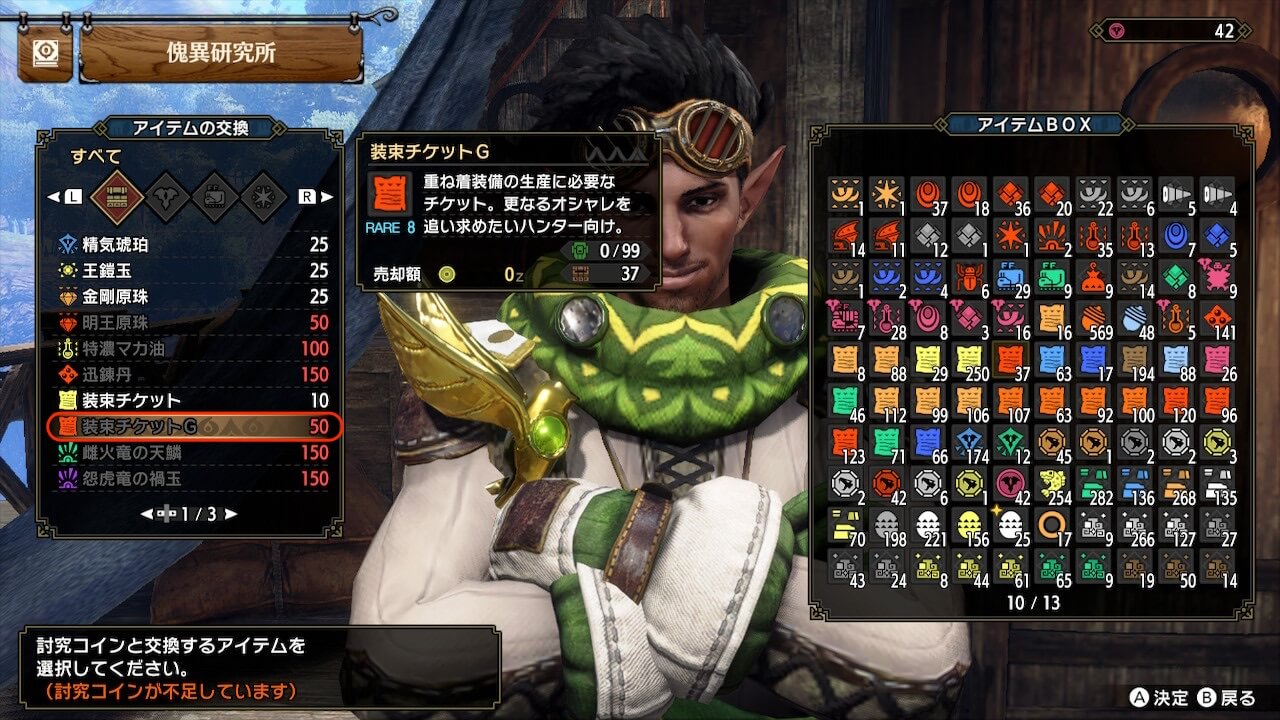
Task: Select 雌火竜の天鱗 from the list
Action: [190, 453]
